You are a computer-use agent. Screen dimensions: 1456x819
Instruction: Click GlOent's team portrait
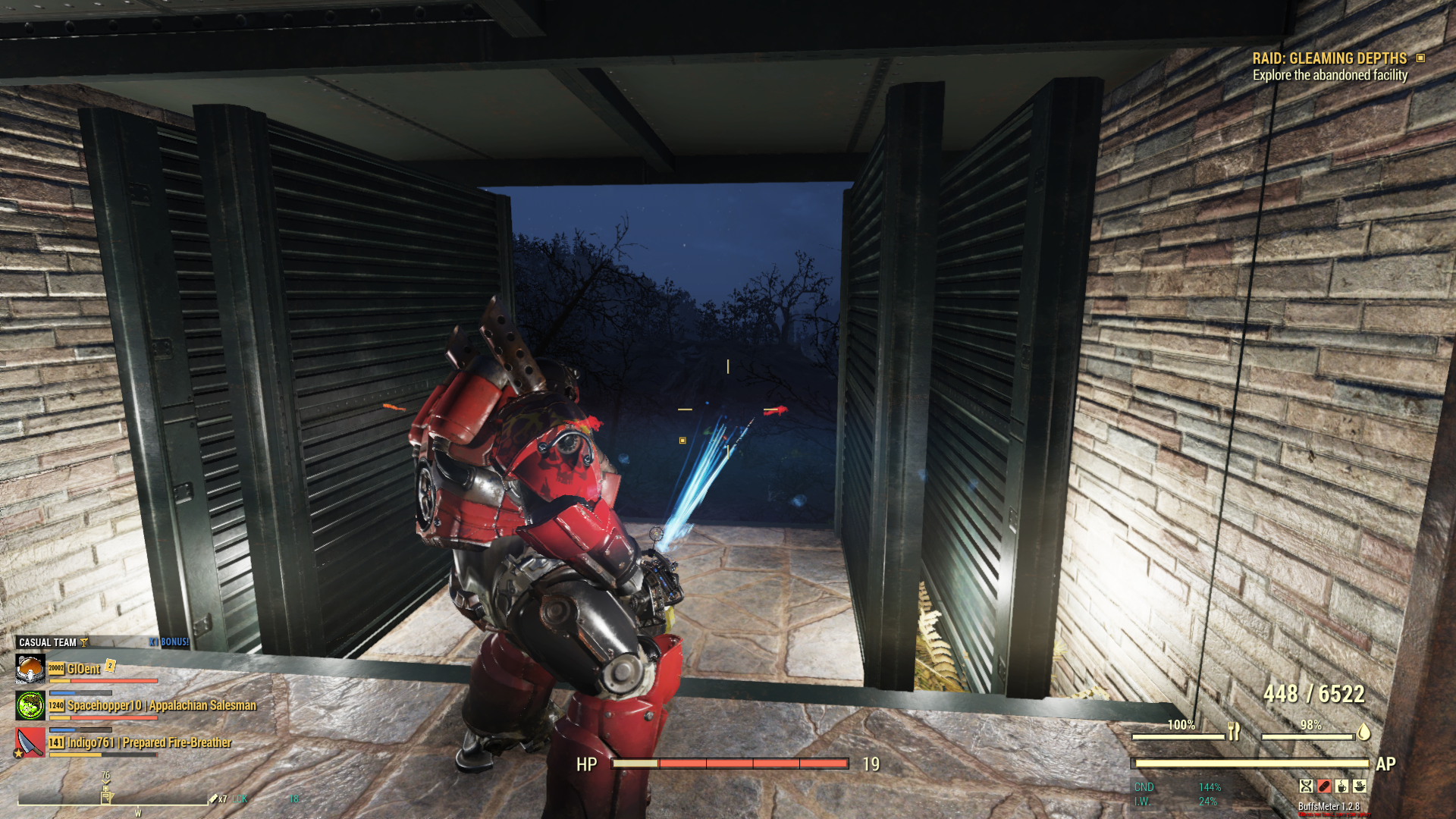(30, 669)
